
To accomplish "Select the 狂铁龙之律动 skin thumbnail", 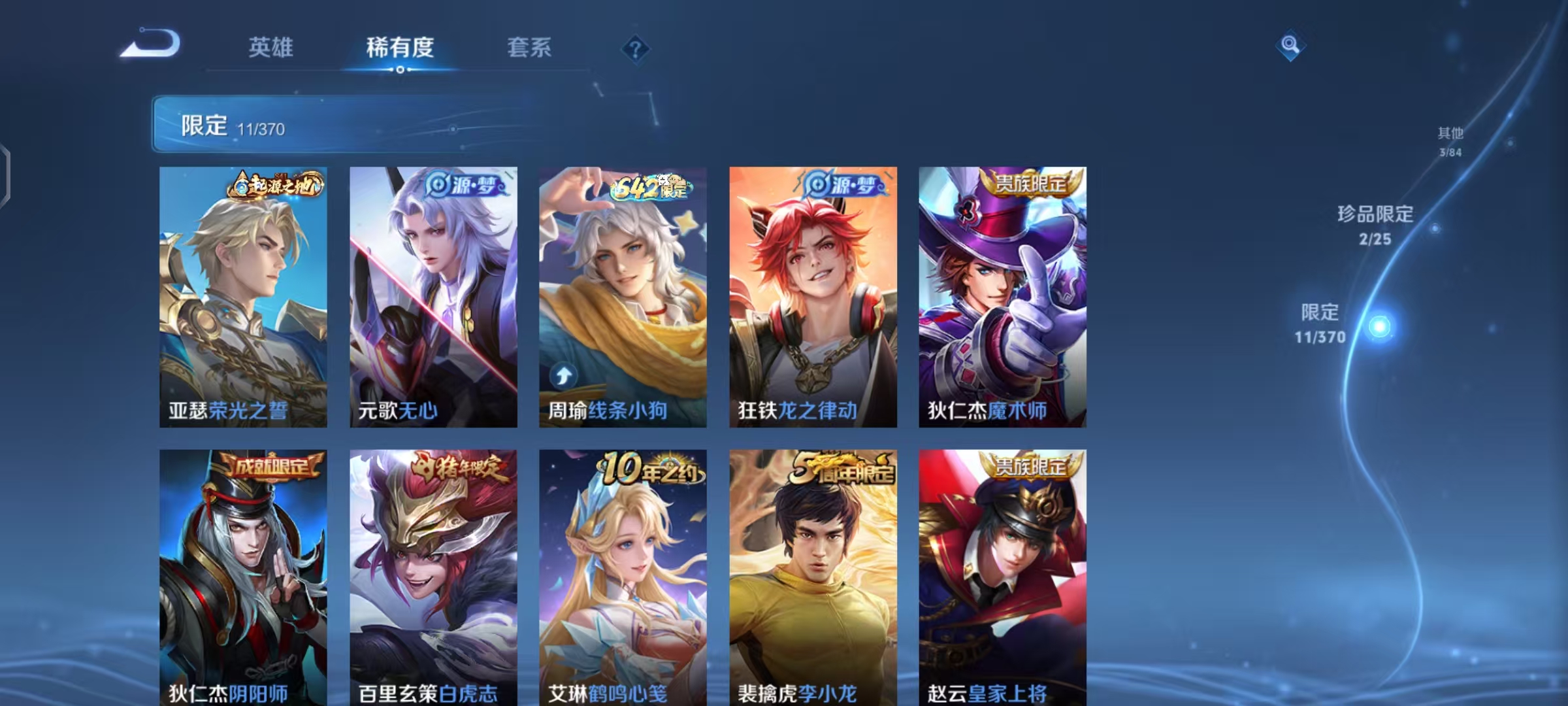I will 812,294.
